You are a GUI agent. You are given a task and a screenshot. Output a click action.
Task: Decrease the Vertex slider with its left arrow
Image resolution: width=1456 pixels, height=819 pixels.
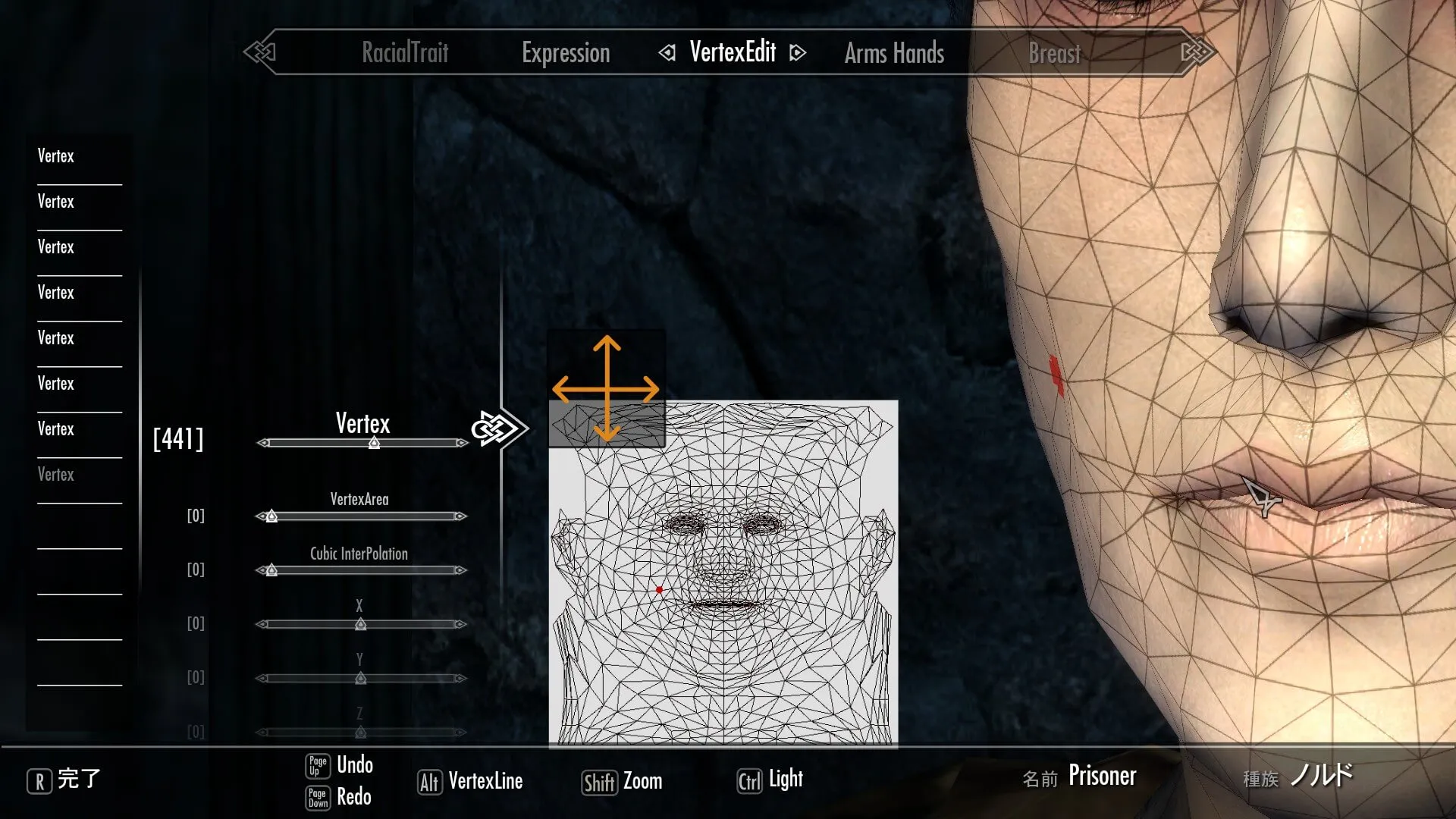[x=262, y=443]
